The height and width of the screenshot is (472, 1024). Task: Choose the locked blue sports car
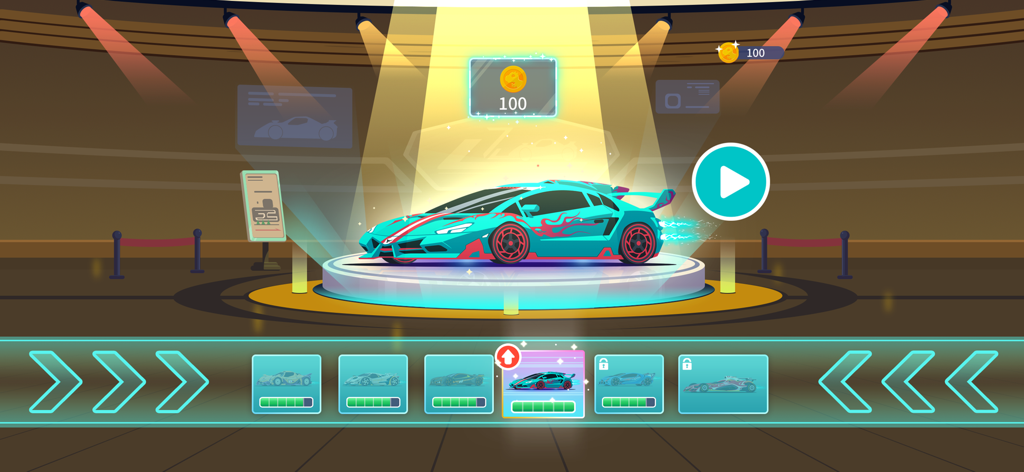pos(629,383)
